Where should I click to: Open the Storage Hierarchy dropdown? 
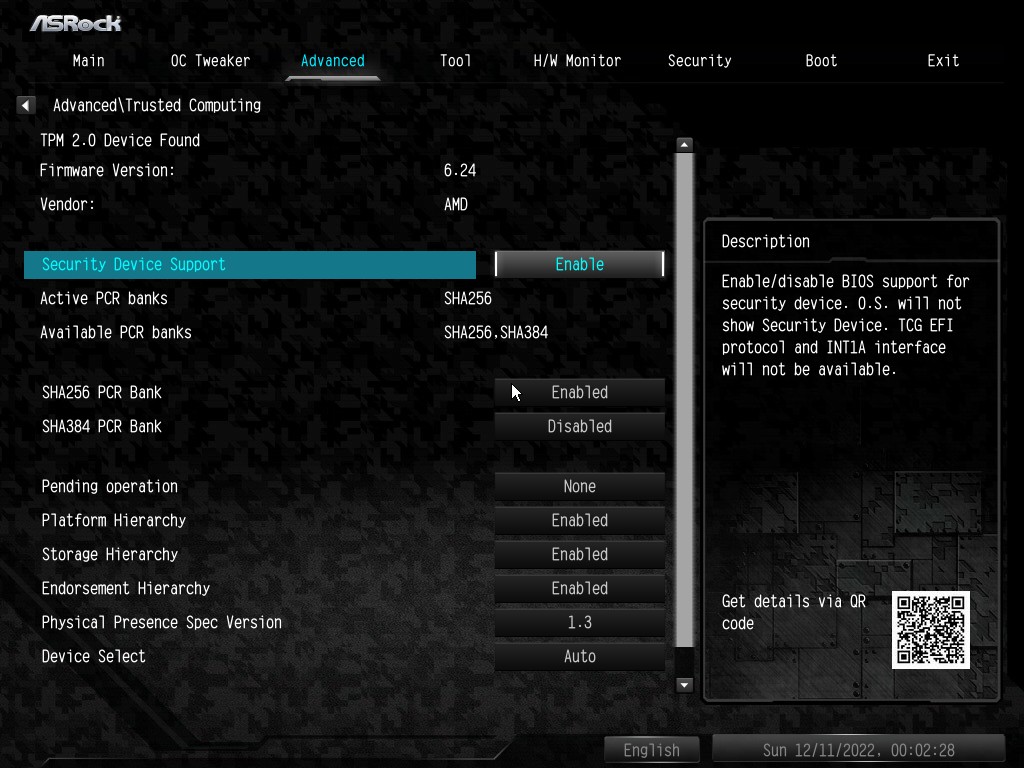click(579, 555)
